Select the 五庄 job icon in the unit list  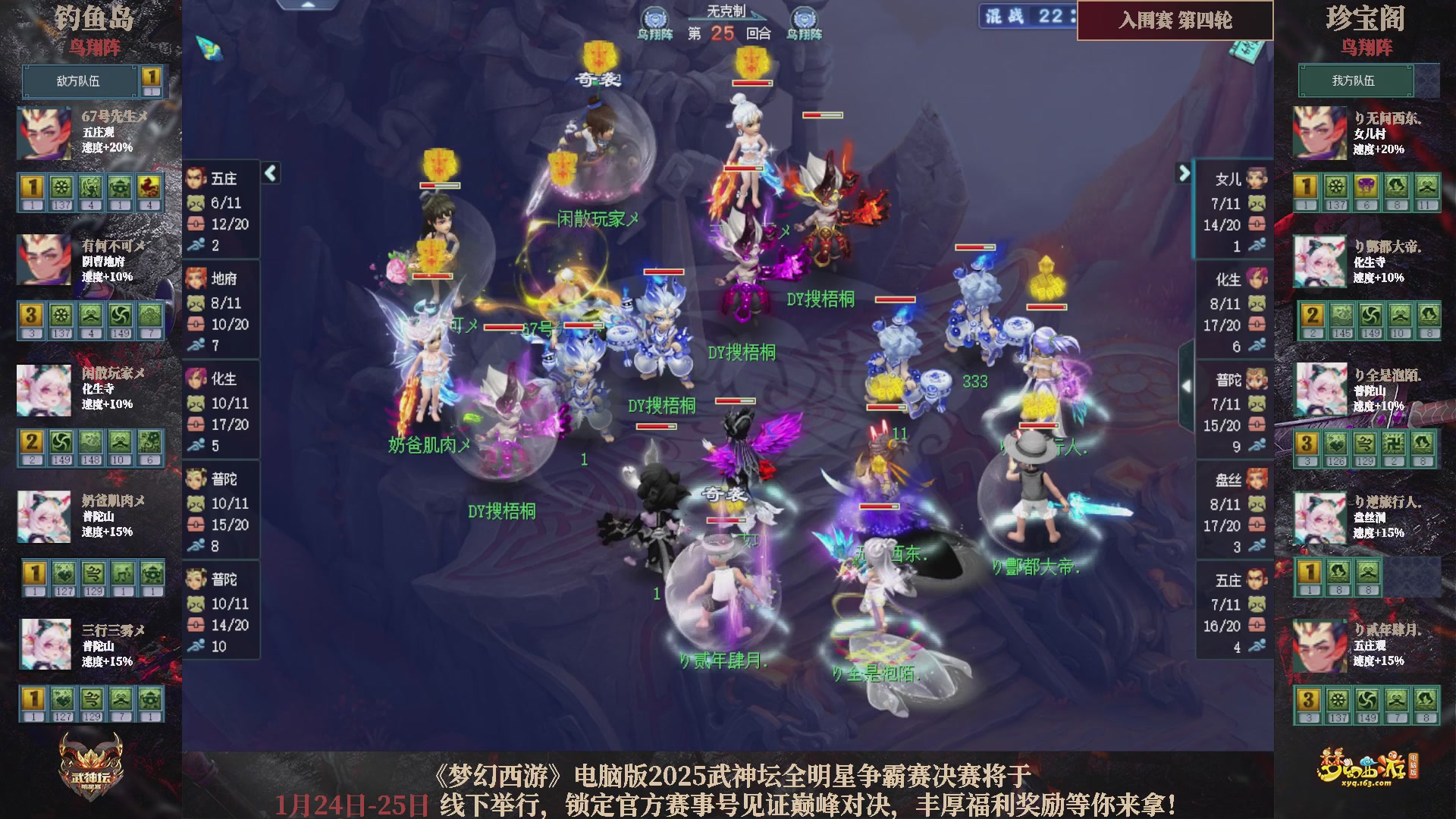click(196, 178)
